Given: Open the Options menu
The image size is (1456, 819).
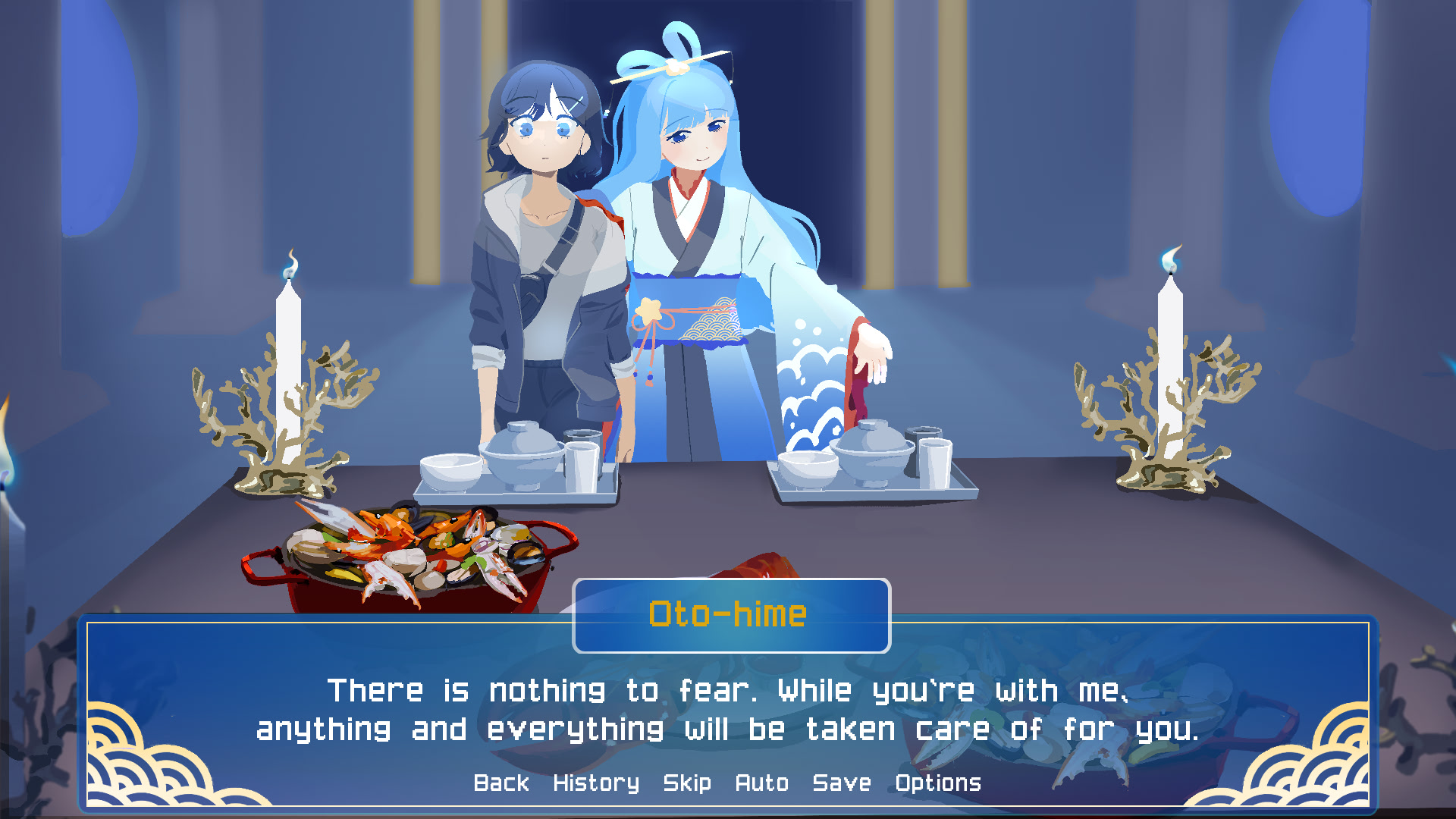Looking at the screenshot, I should click(x=937, y=783).
